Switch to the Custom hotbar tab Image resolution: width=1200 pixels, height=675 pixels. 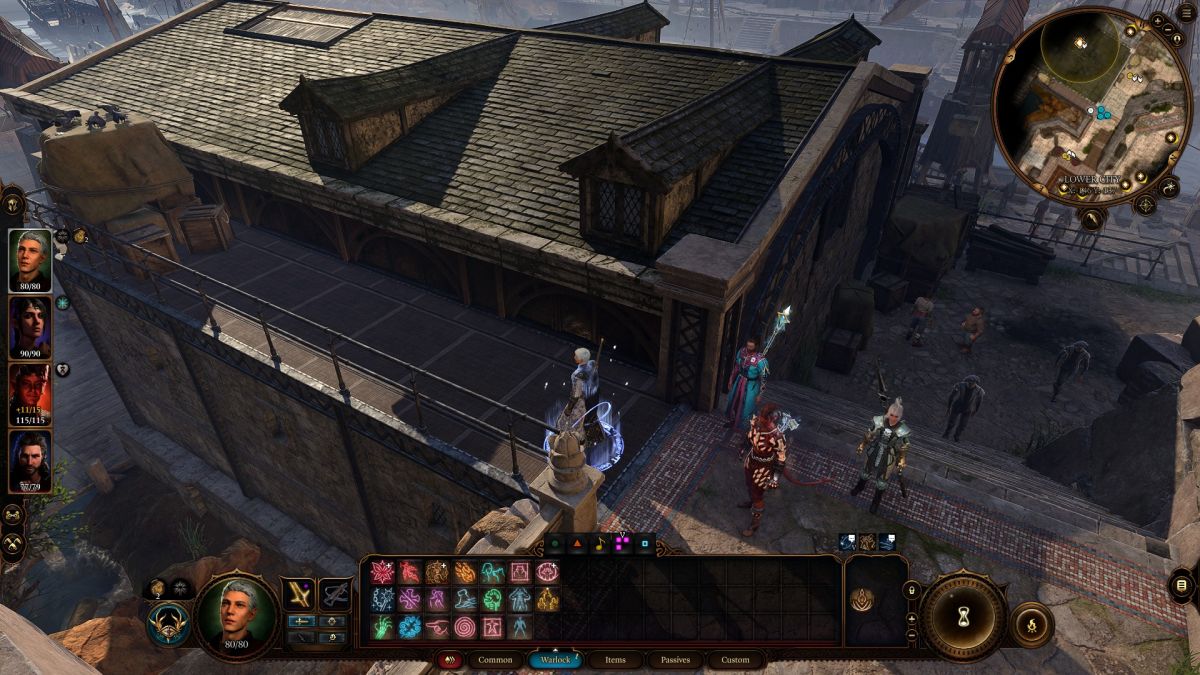point(735,660)
